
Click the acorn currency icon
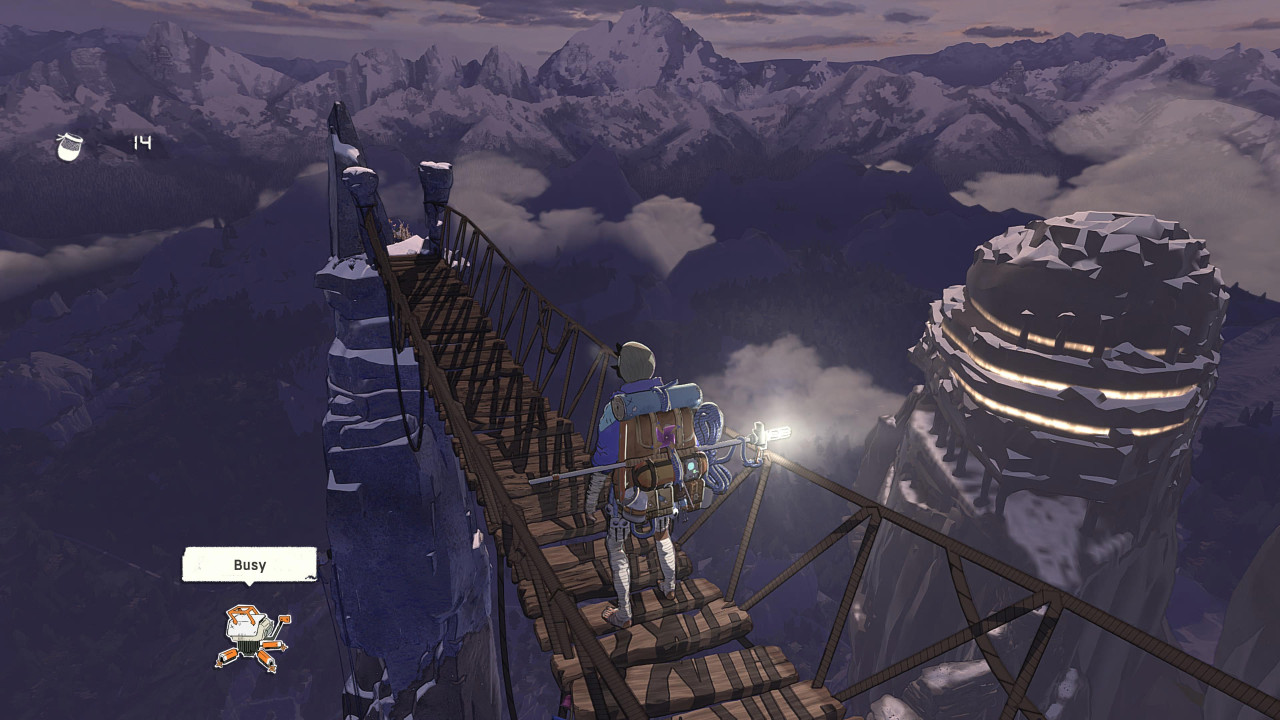coord(70,146)
